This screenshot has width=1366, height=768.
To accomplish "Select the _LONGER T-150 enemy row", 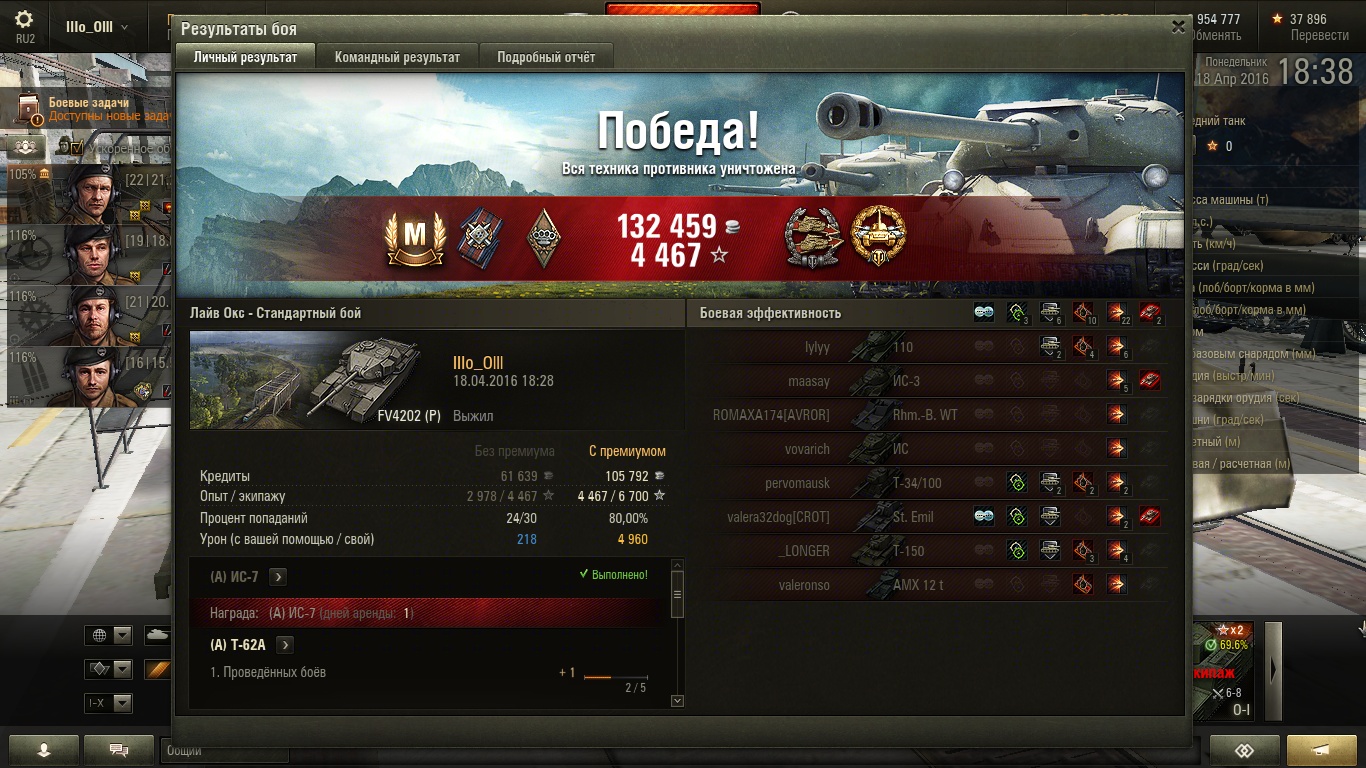I will tap(932, 551).
